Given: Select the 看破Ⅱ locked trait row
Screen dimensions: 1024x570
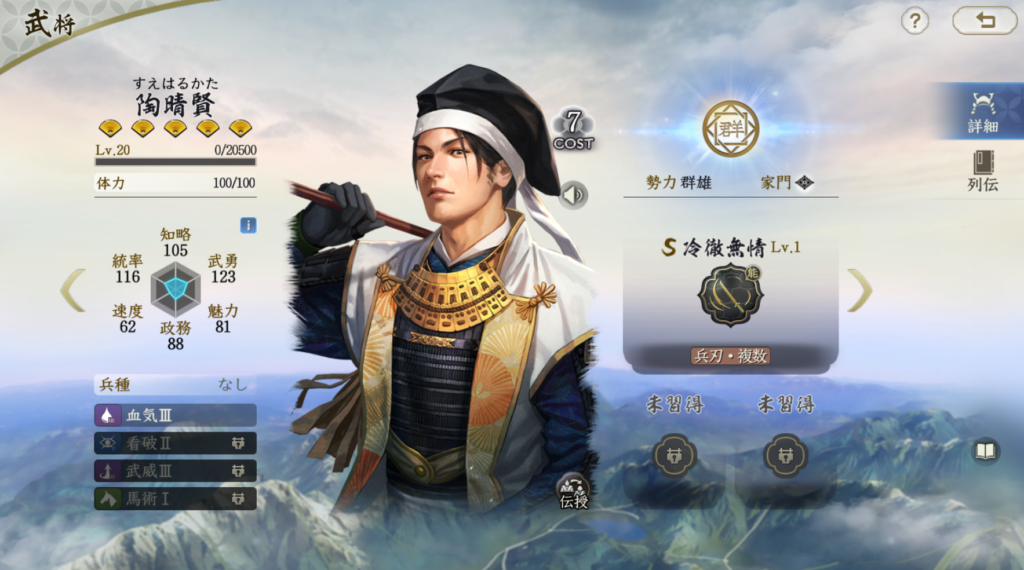Looking at the screenshot, I should click(x=175, y=443).
